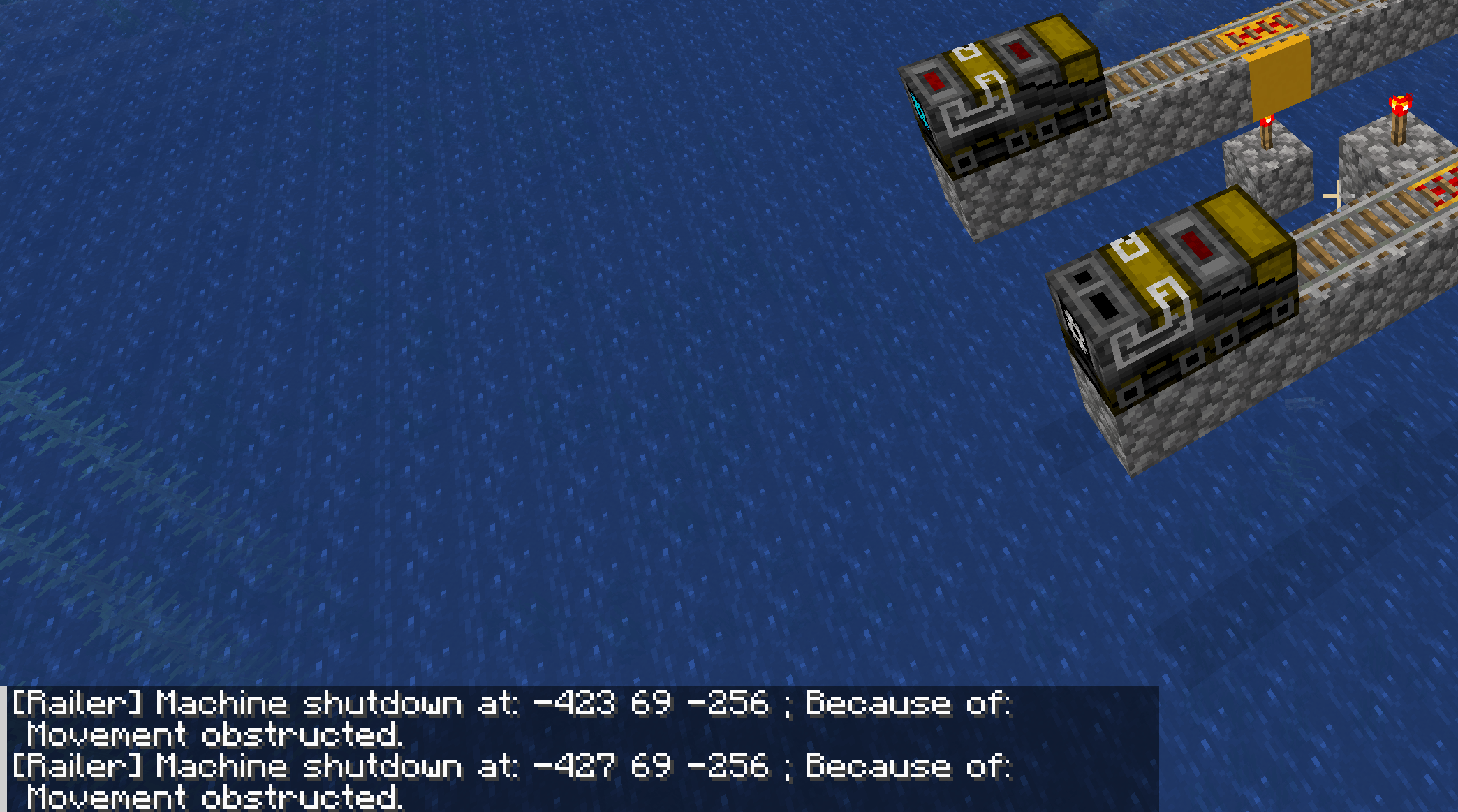The height and width of the screenshot is (812, 1458).
Task: Toggle the right redstone torch
Action: (1400, 105)
